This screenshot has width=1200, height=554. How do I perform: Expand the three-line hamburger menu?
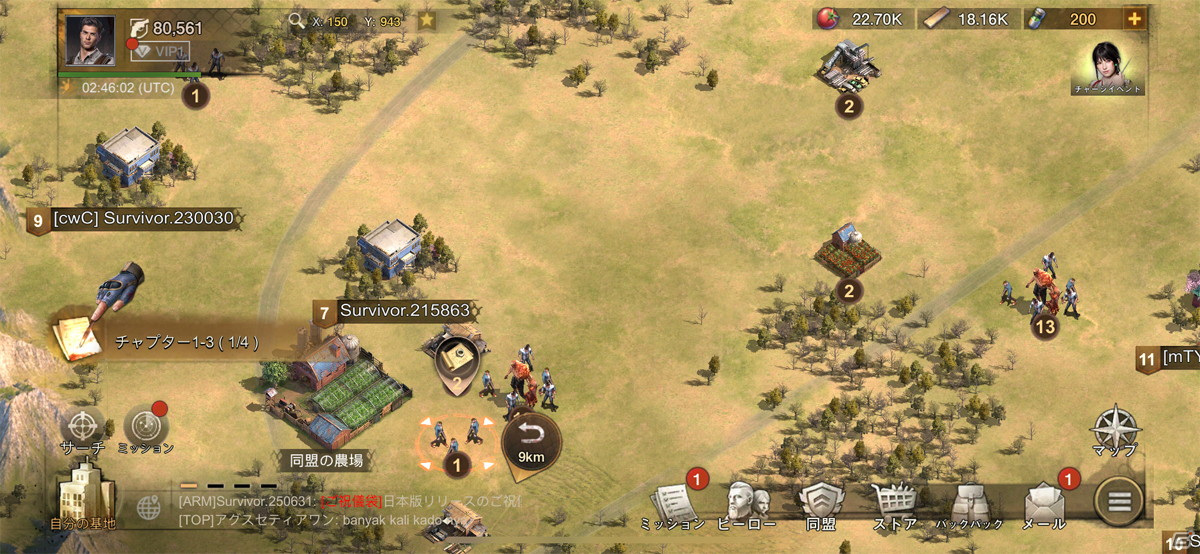(1121, 500)
